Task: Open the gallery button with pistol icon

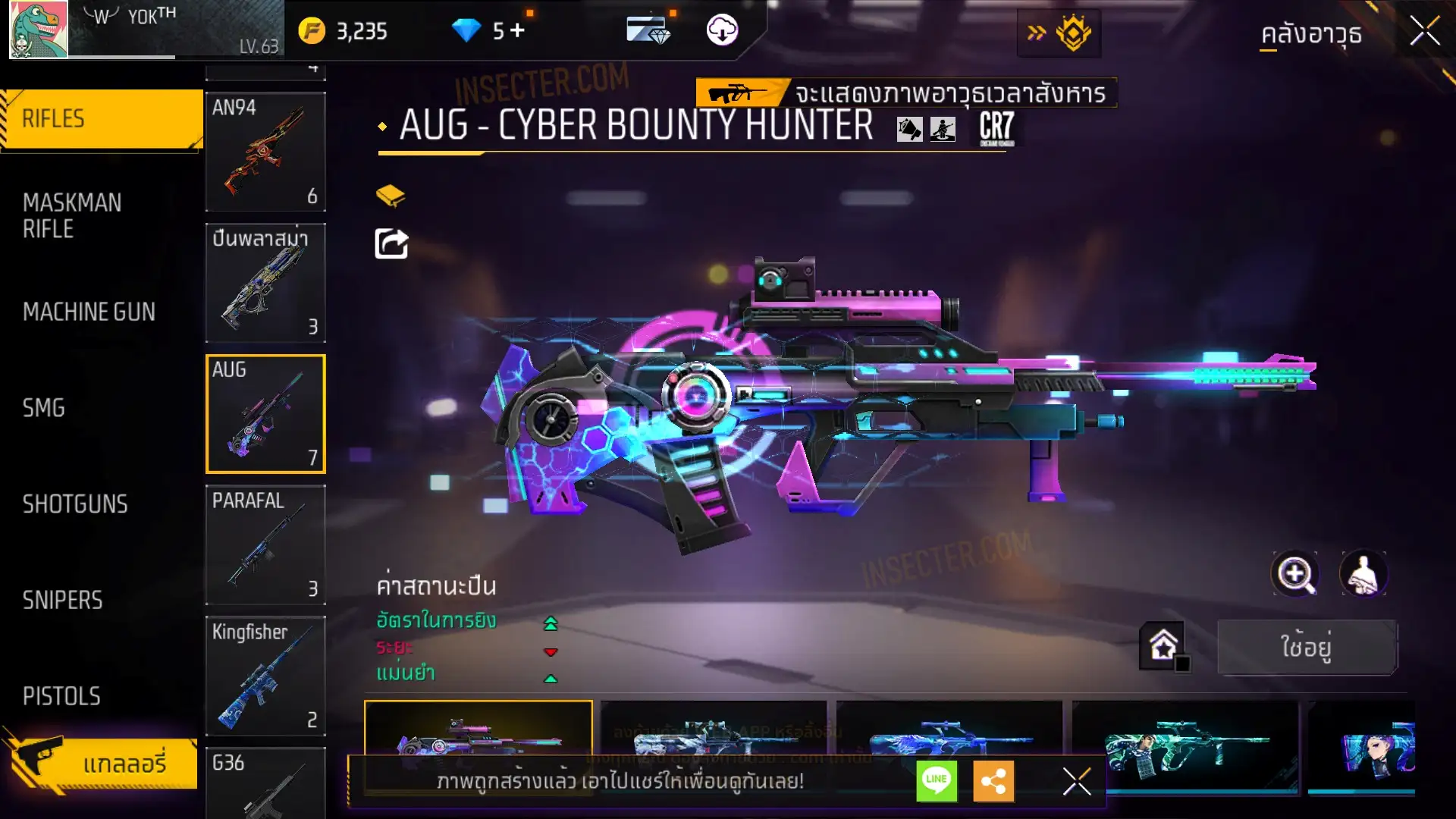Action: click(102, 763)
